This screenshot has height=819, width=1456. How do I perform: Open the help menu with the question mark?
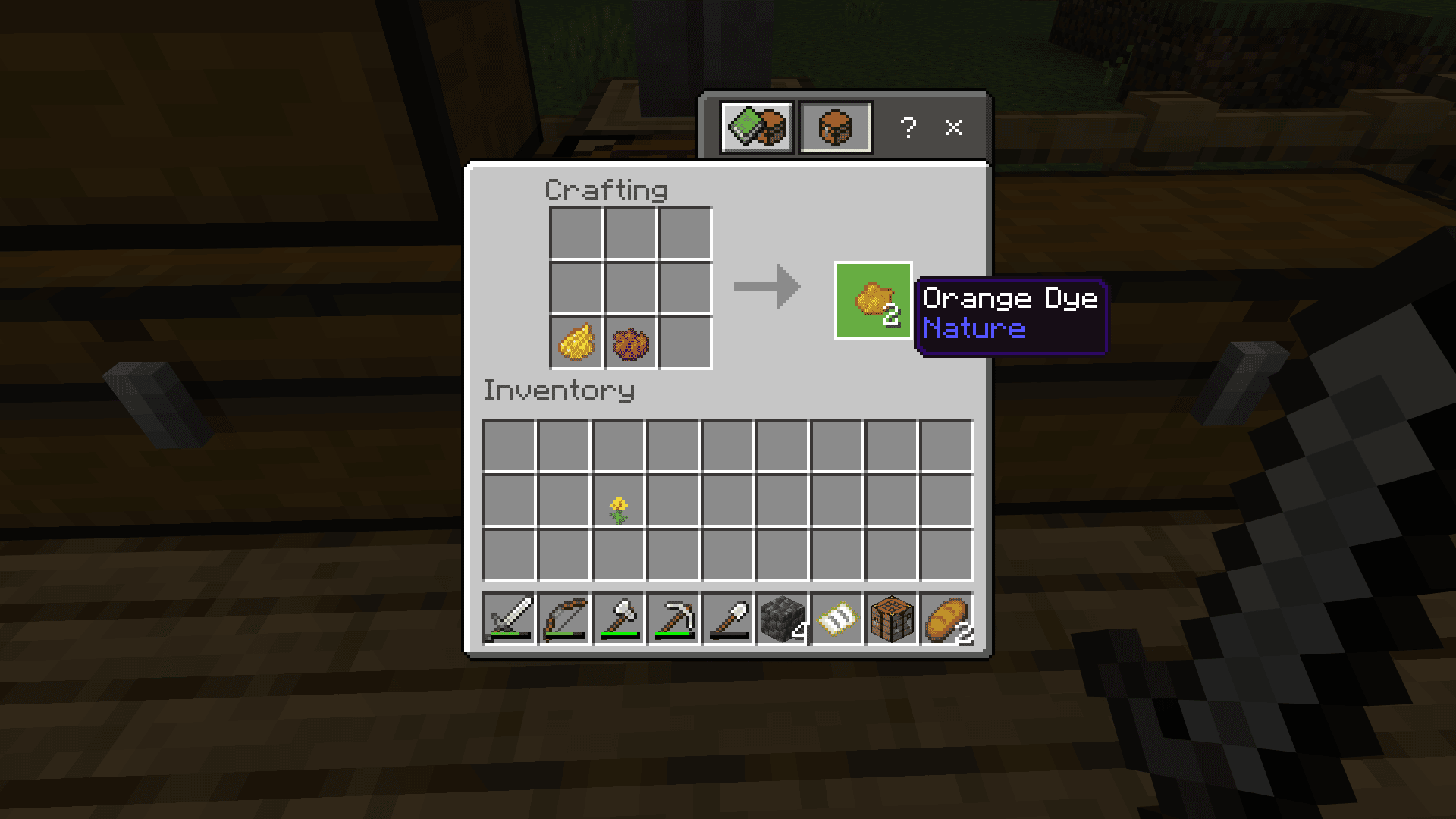tap(909, 127)
